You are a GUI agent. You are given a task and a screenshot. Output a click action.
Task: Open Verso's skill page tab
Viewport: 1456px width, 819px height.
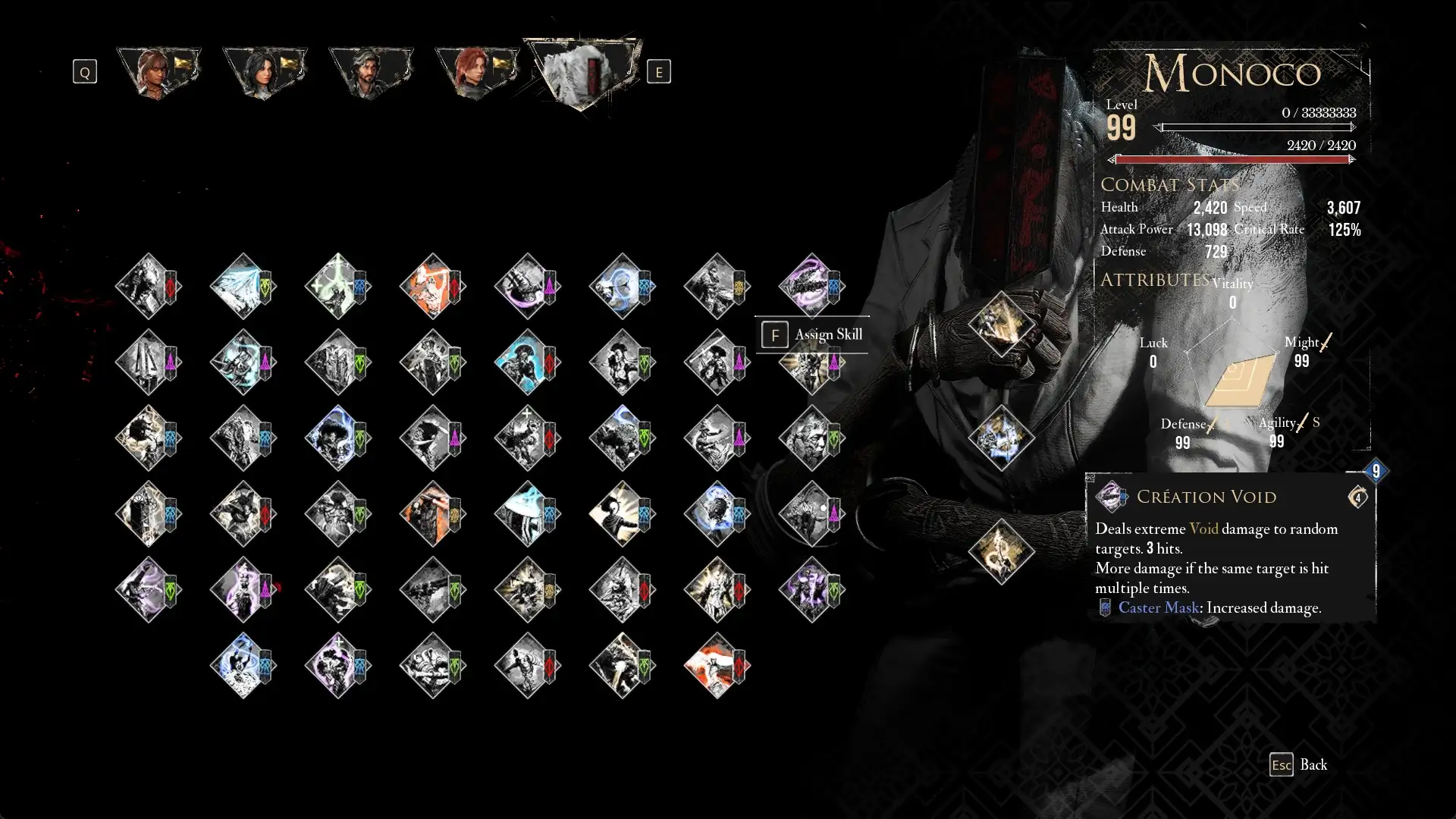(x=371, y=72)
